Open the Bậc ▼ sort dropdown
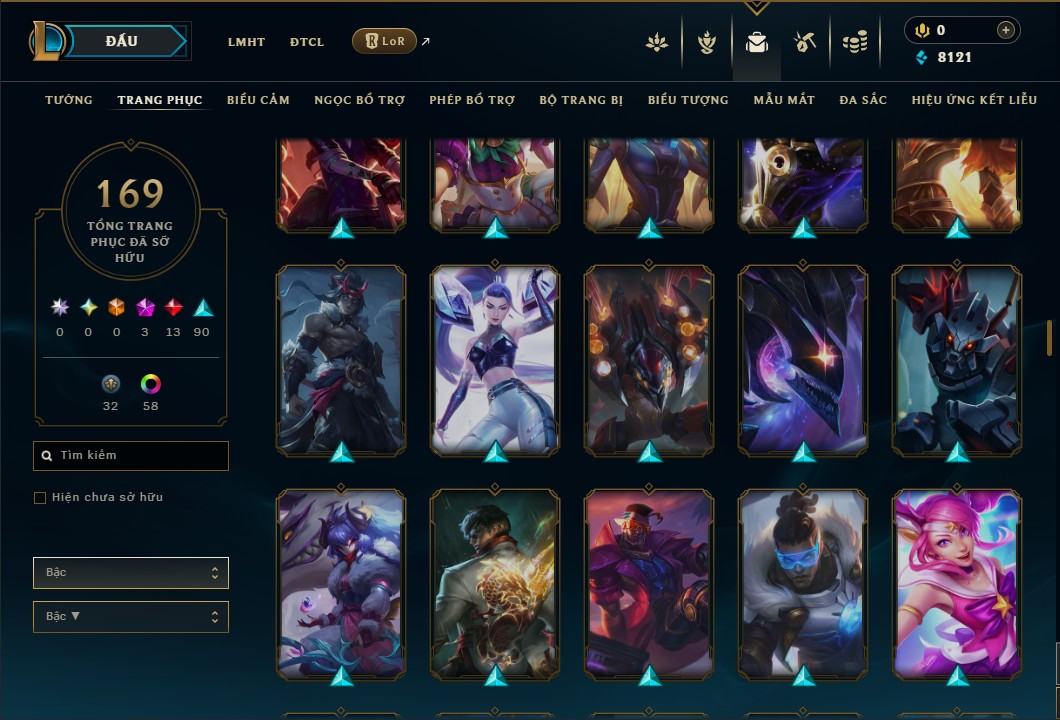 (x=131, y=617)
